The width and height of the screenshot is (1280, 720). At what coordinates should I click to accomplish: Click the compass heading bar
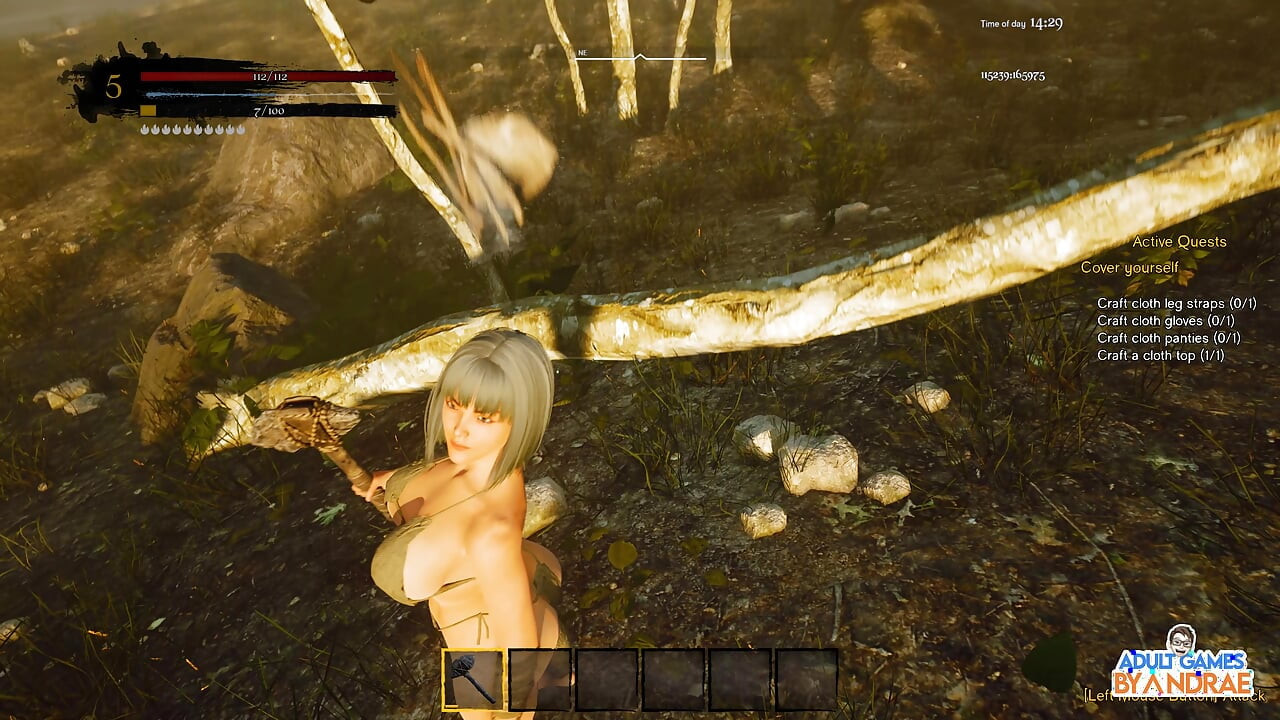[x=640, y=58]
